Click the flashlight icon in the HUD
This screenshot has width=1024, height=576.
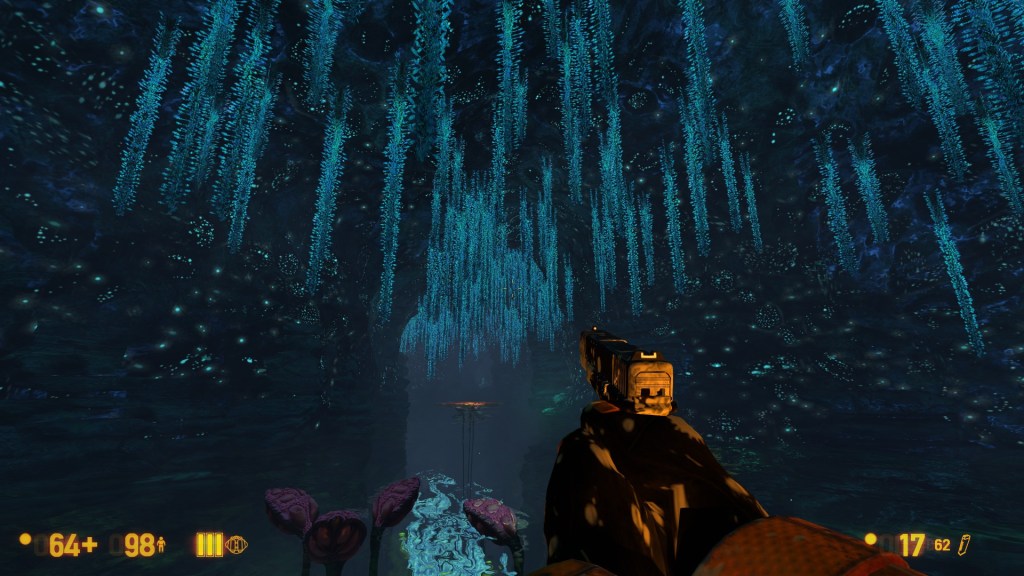(x=237, y=545)
